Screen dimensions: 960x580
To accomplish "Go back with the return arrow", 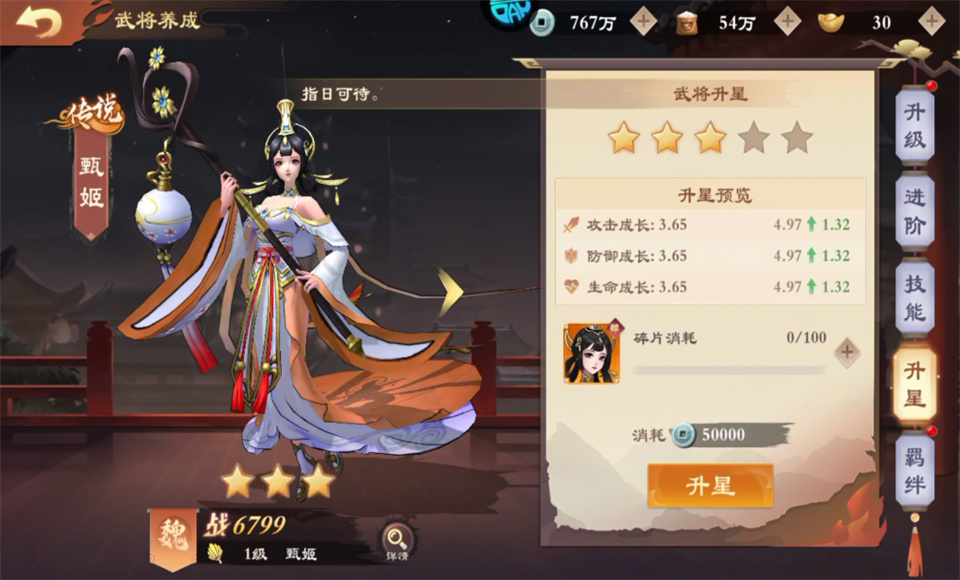I will (38, 22).
